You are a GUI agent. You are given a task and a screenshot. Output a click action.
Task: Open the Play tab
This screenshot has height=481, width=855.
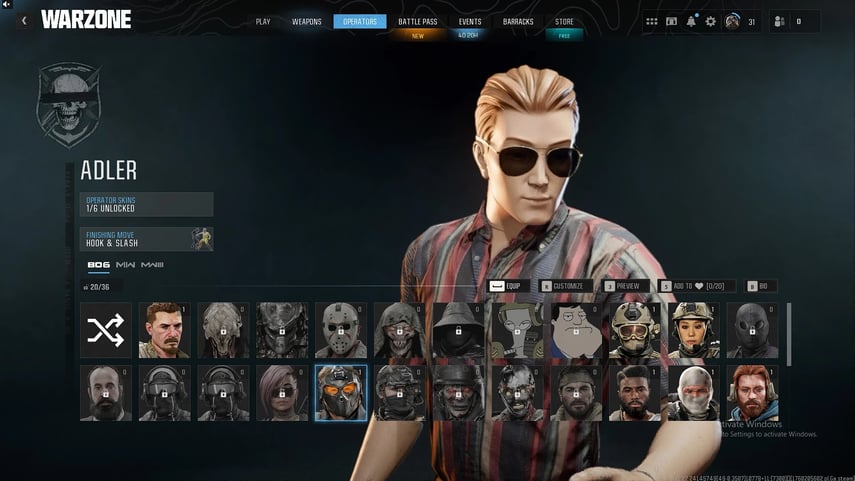coord(263,21)
